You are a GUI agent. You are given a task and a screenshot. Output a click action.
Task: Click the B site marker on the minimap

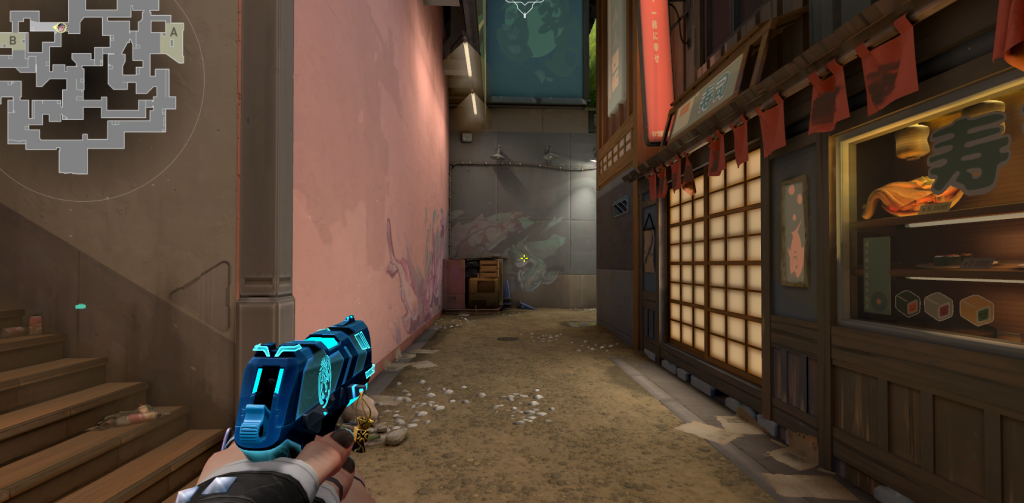pyautogui.click(x=12, y=40)
